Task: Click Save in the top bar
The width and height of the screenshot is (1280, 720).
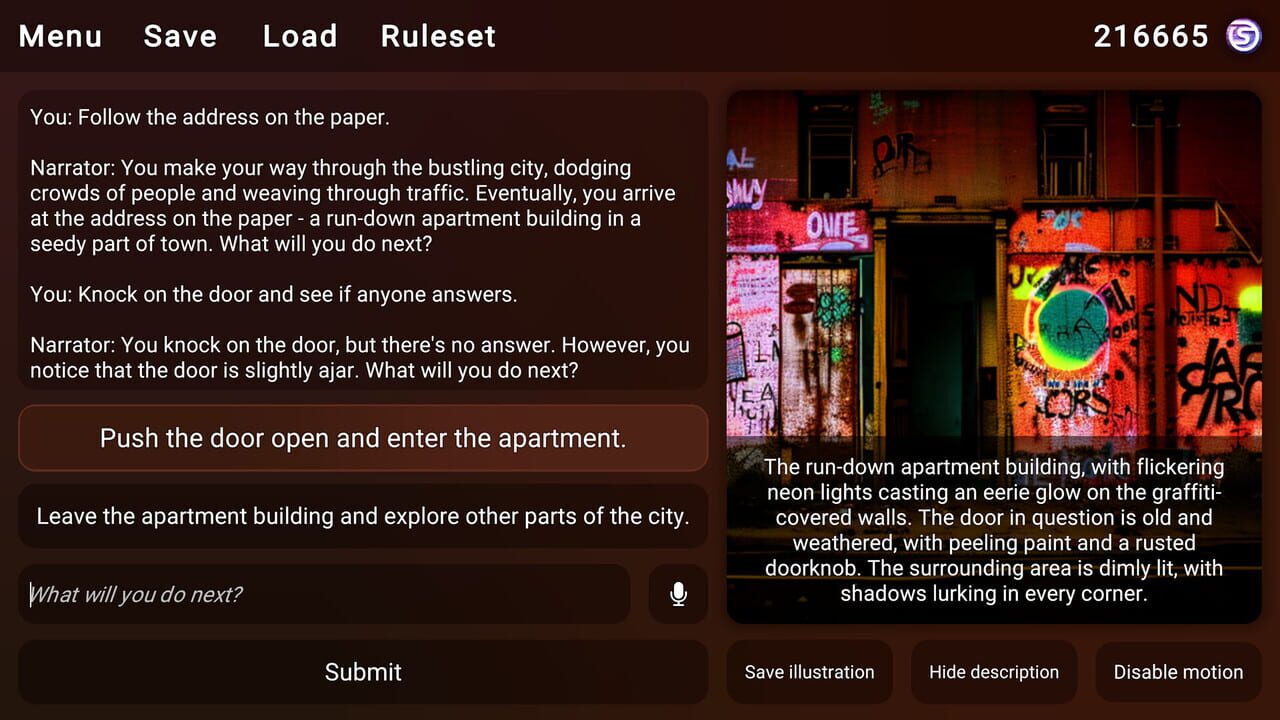Action: (x=180, y=36)
